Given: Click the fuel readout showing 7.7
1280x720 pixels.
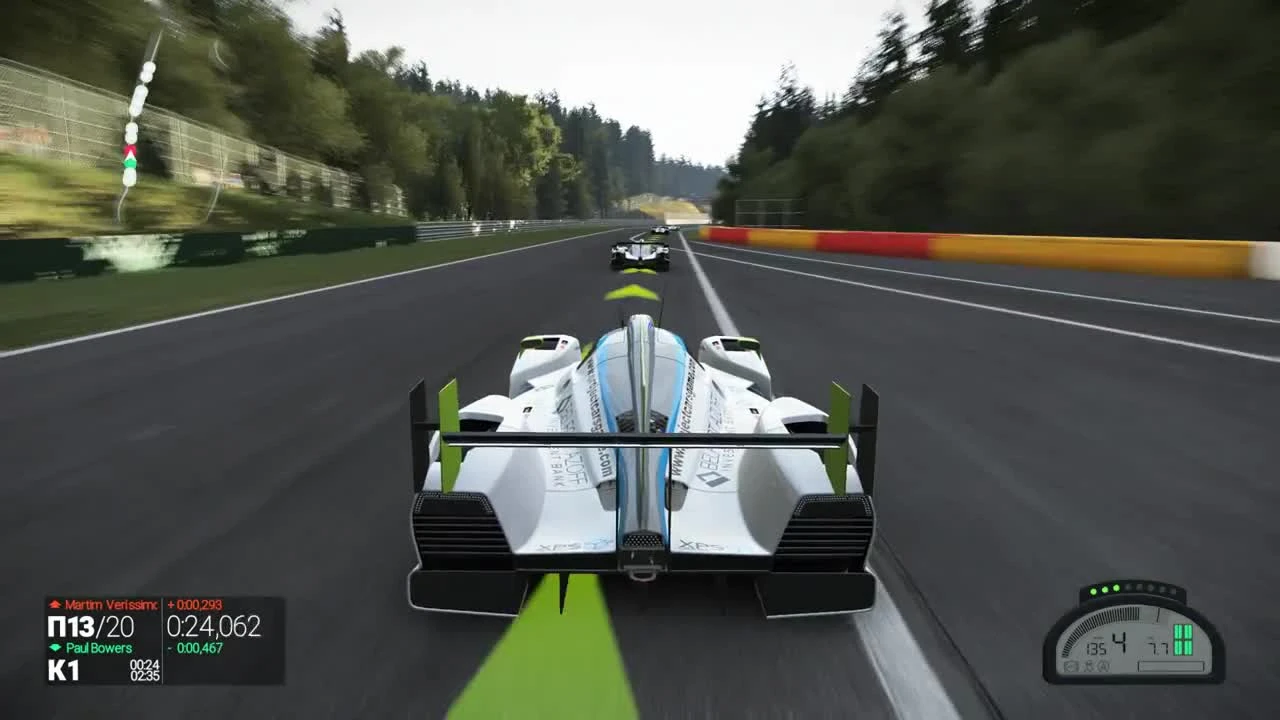Looking at the screenshot, I should click(1157, 646).
